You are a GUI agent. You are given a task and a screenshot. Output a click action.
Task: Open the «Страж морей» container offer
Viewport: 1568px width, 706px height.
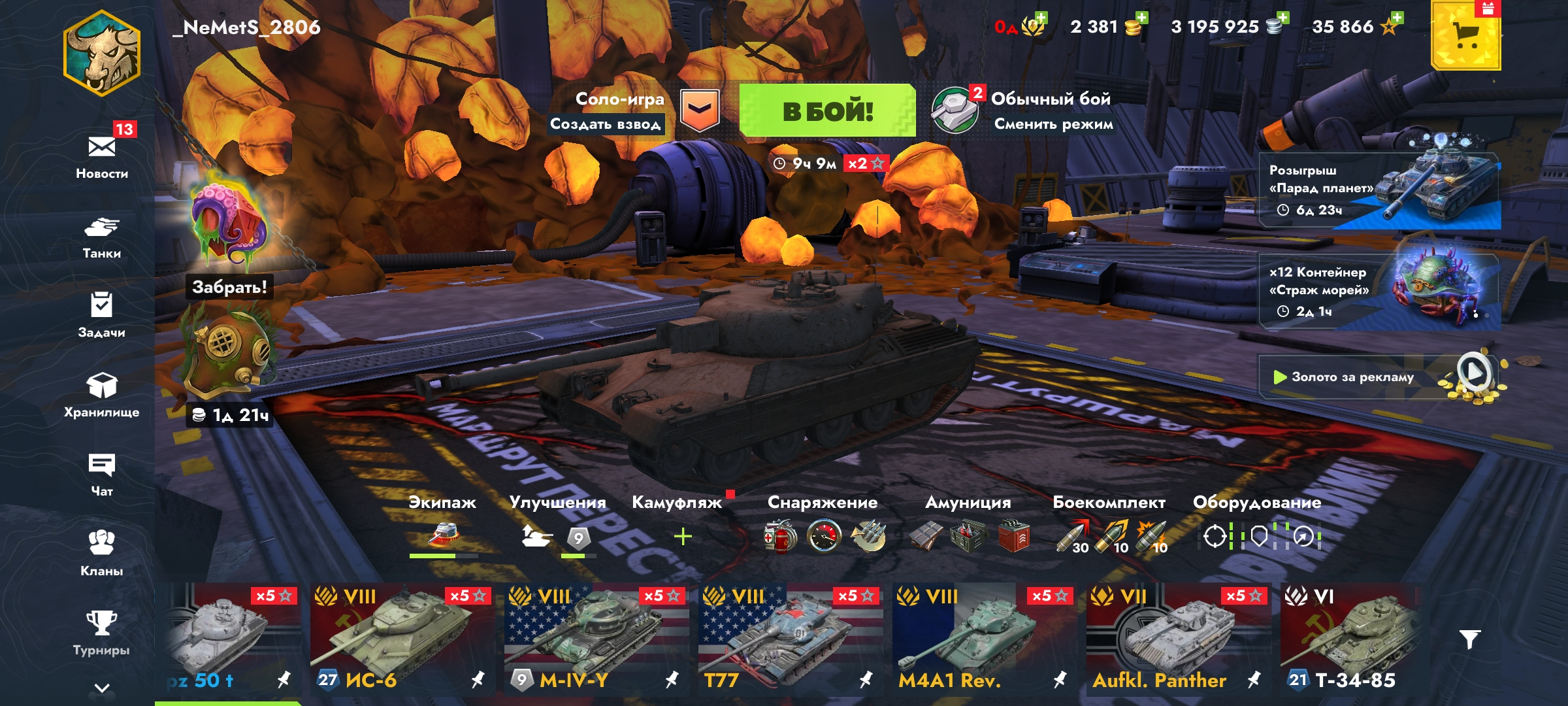click(1379, 292)
